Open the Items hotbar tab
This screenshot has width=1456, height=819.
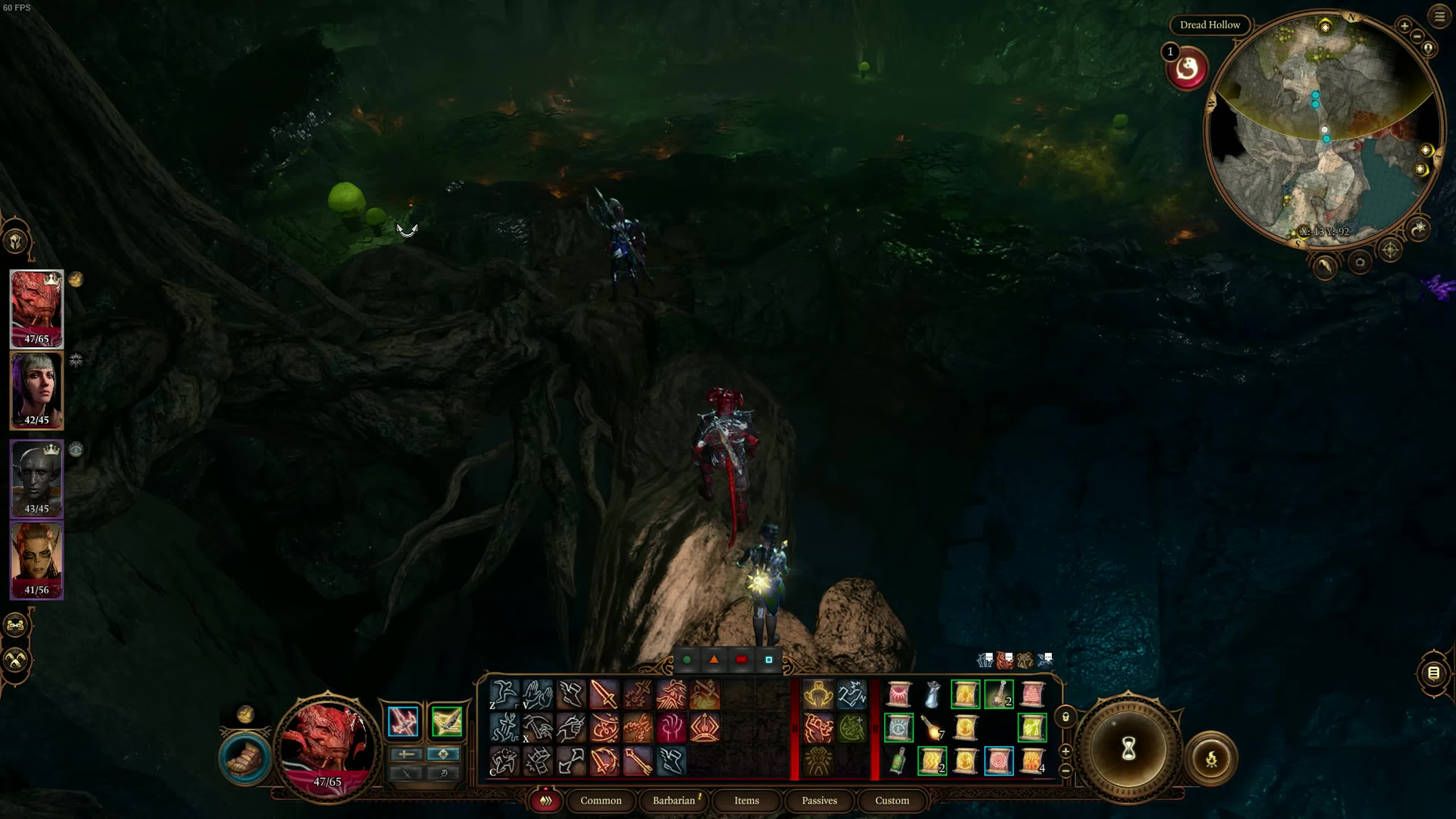746,800
